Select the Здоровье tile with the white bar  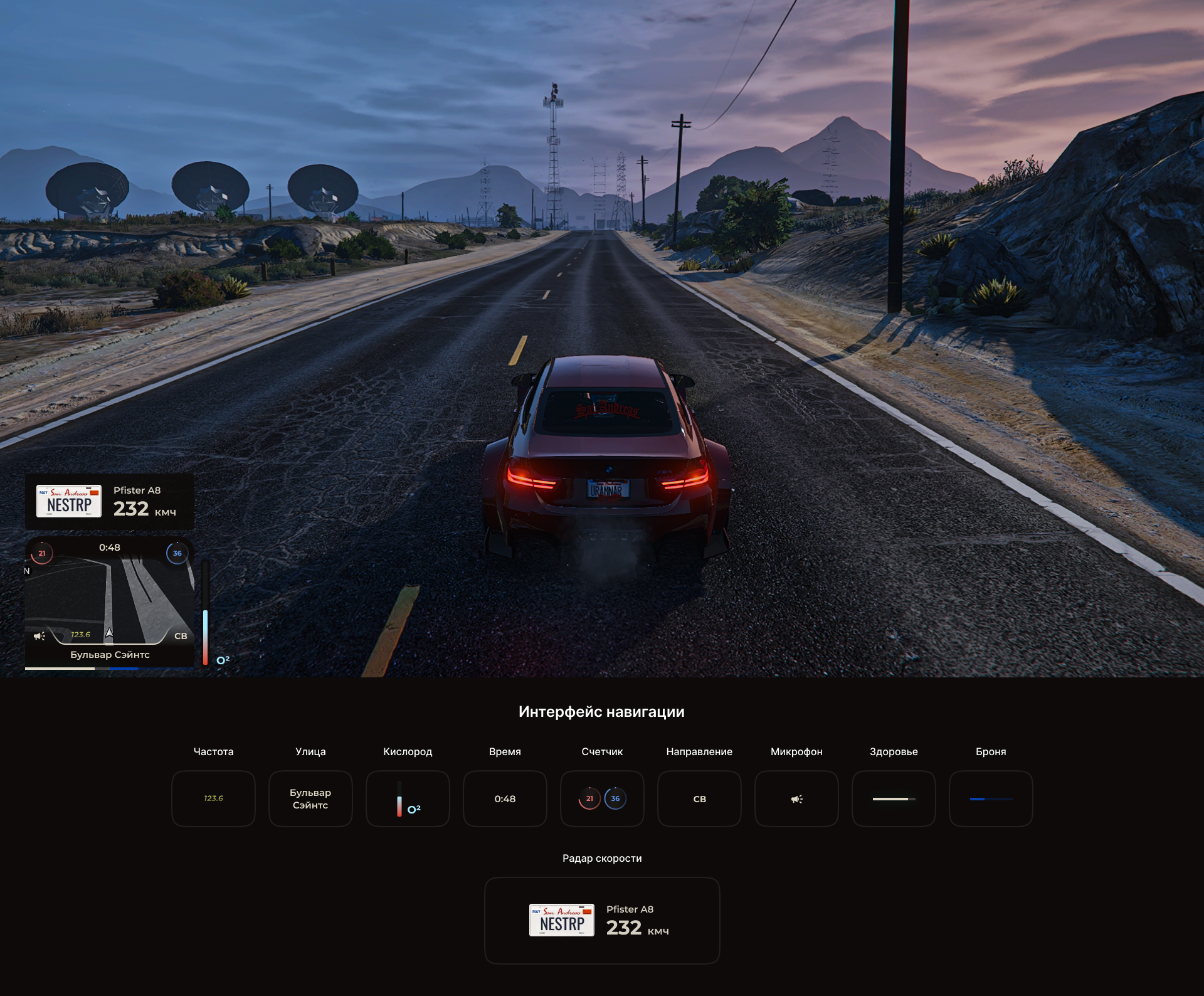point(894,798)
